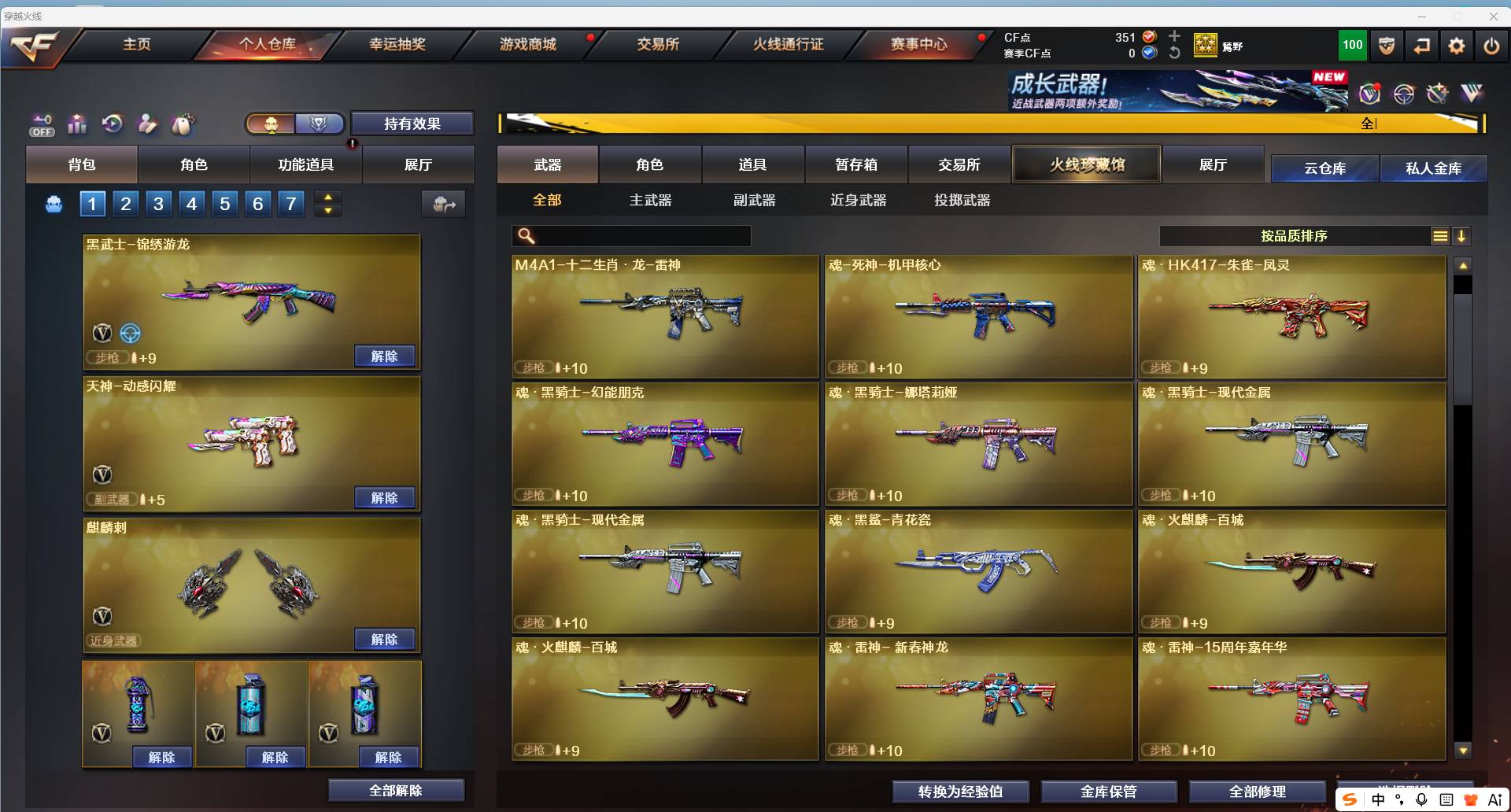The image size is (1511, 812).
Task: Click the 全部解除 button at bottom left
Action: coord(395,790)
